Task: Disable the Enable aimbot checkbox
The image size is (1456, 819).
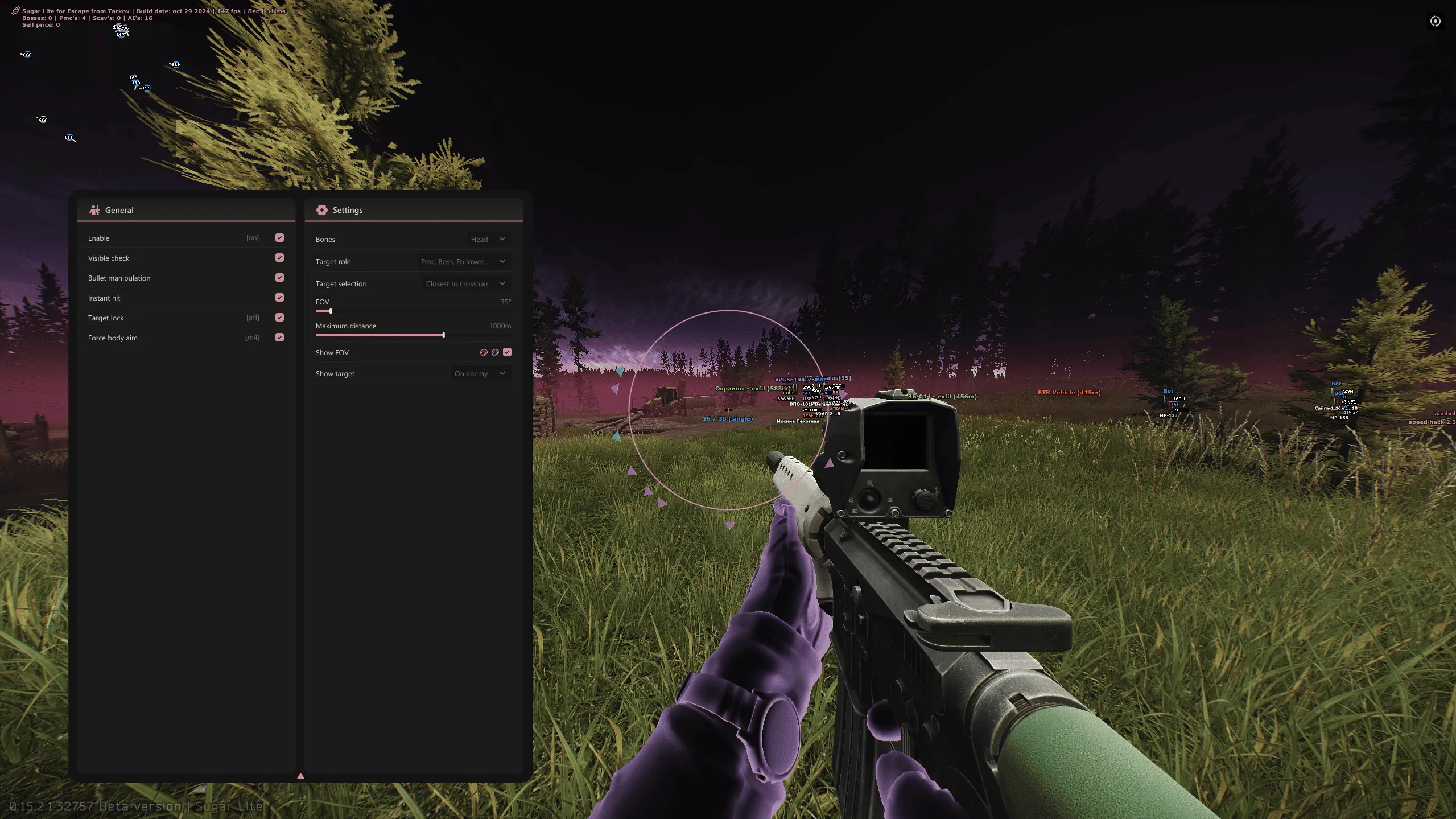Action: pyautogui.click(x=278, y=237)
